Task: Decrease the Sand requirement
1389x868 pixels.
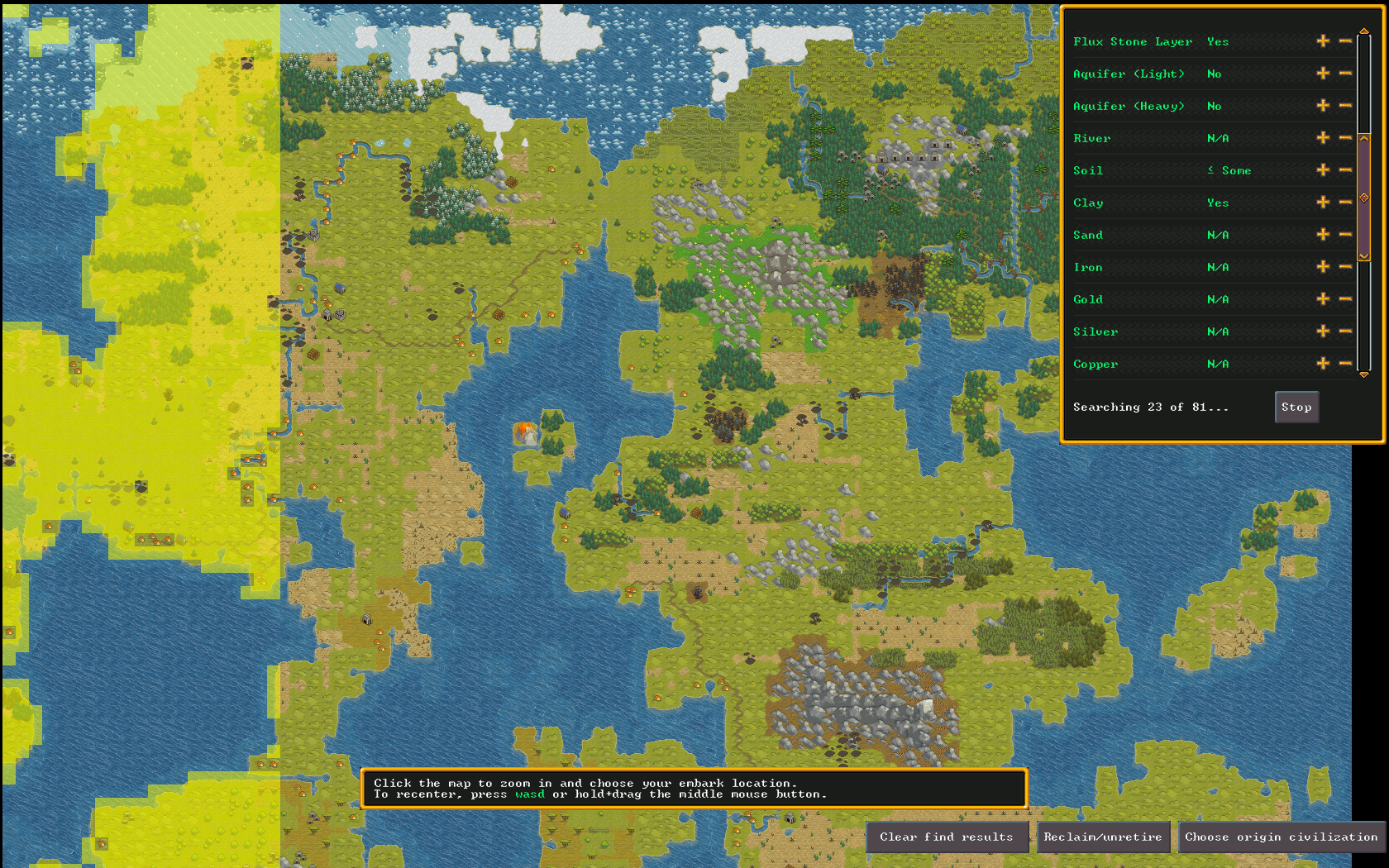Action: pyautogui.click(x=1345, y=235)
